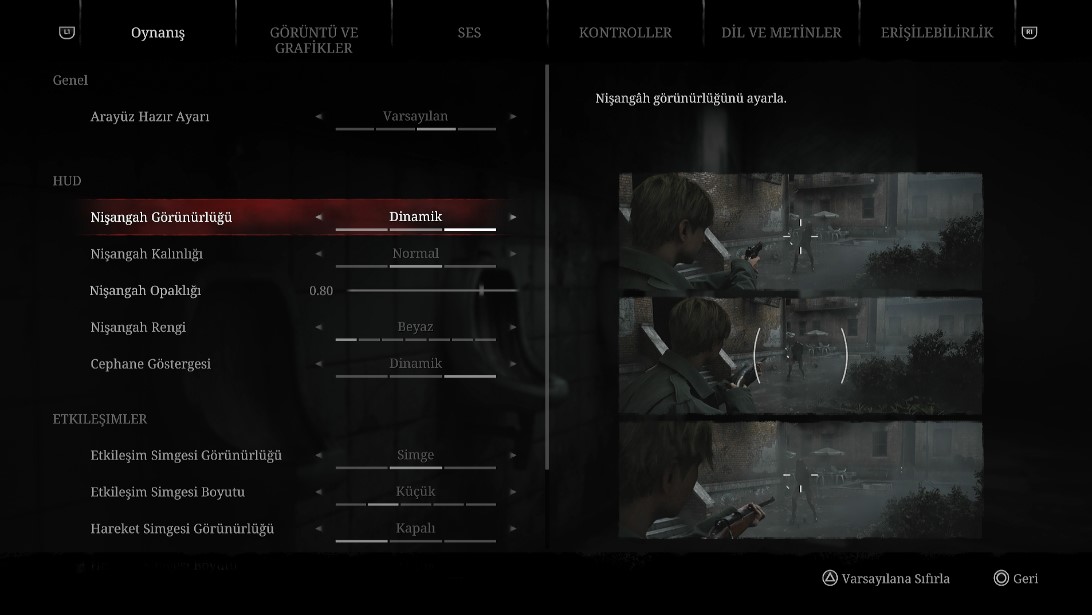1092x615 pixels.
Task: Go to the Kontroller tab
Action: coord(625,33)
